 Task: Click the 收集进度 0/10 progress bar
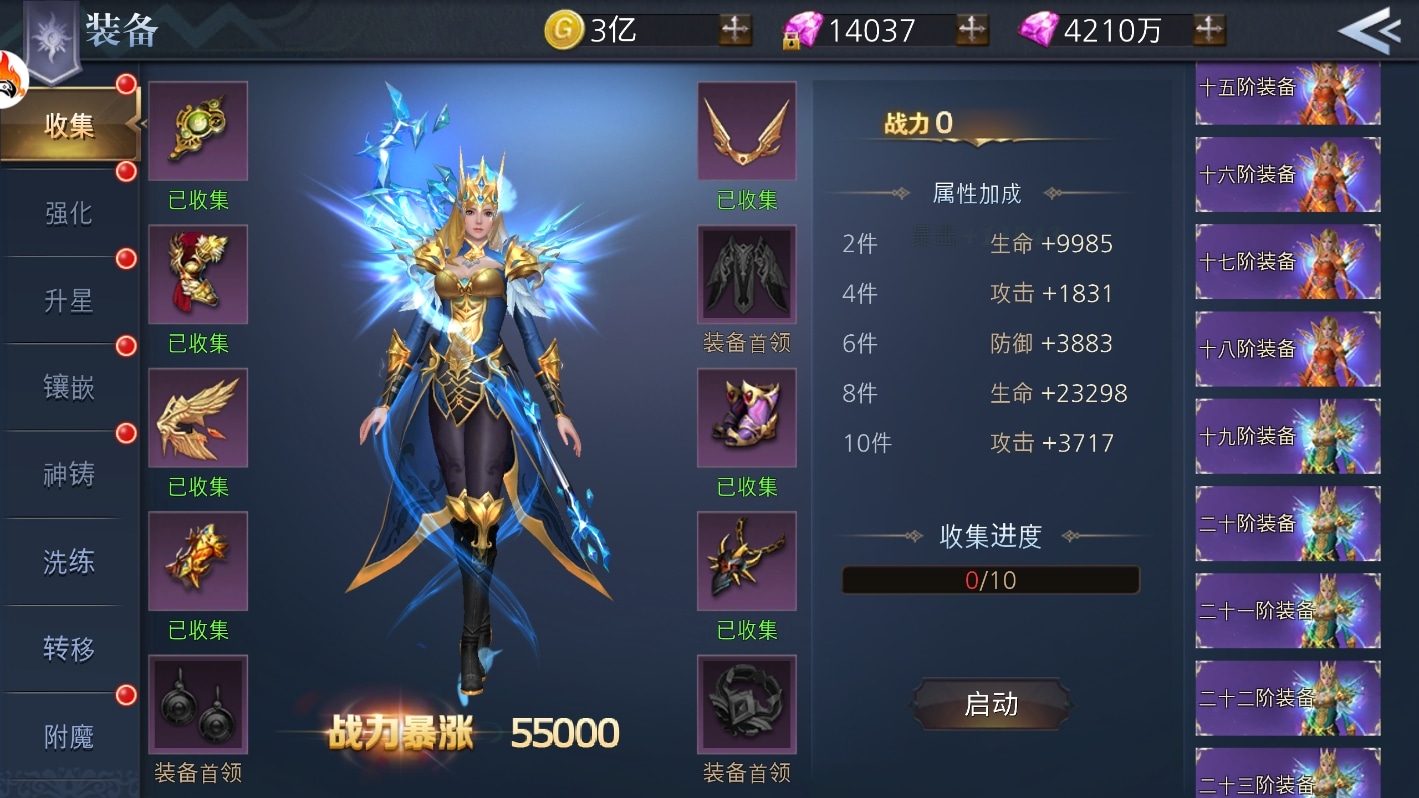[990, 580]
